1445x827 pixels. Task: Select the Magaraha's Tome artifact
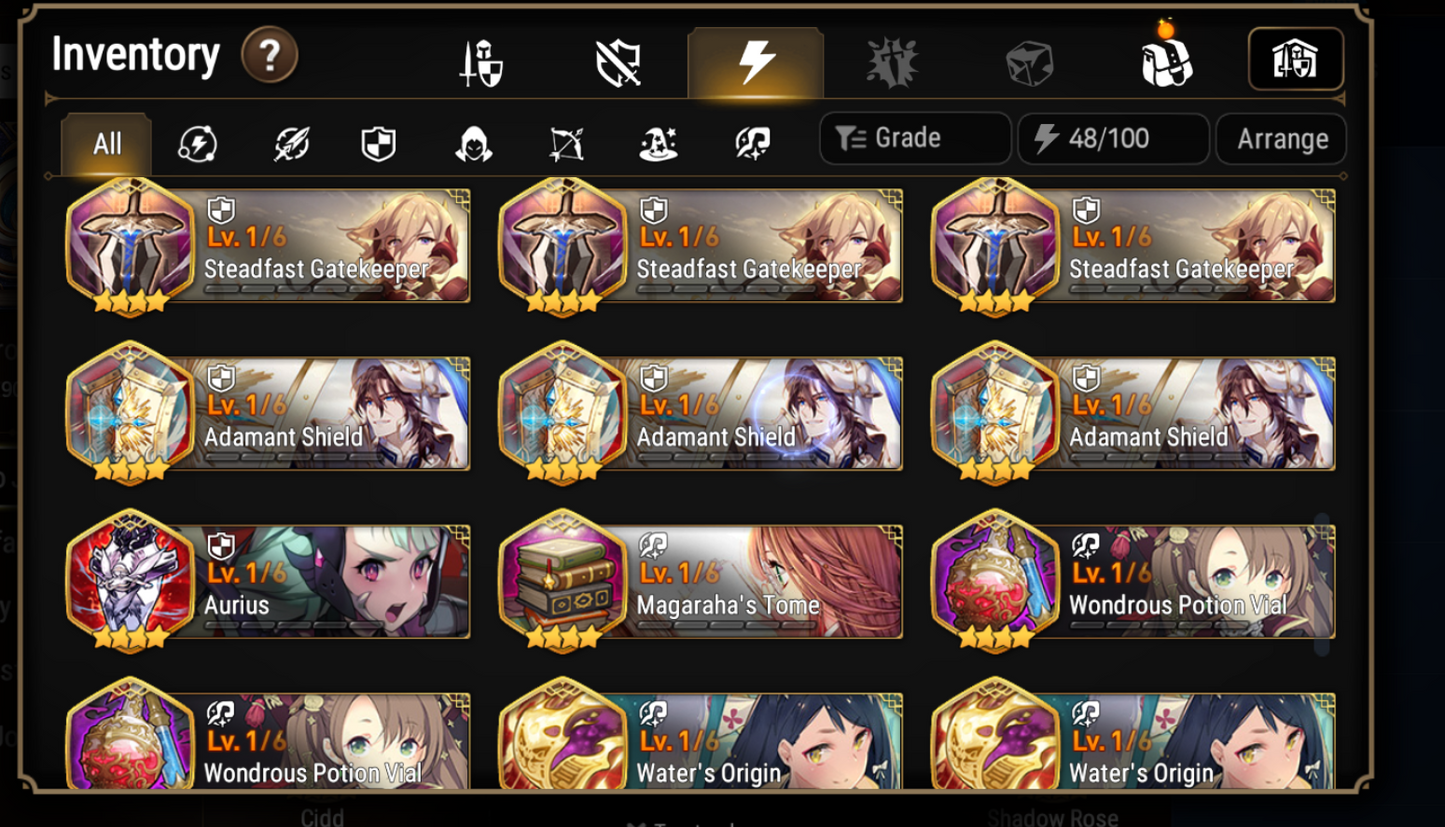pyautogui.click(x=699, y=580)
